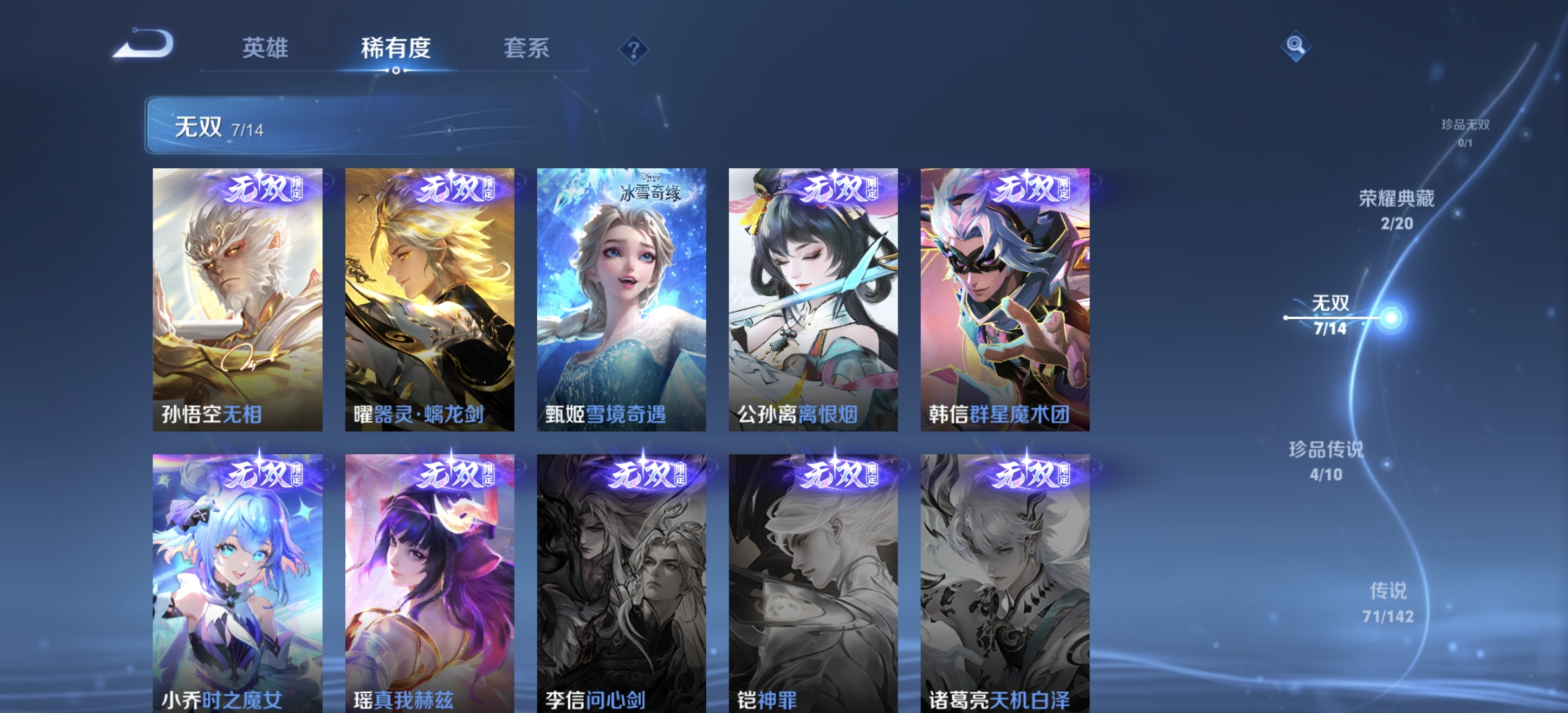This screenshot has width=1568, height=713.
Task: Select the 小乔时之魔女 skin card
Action: click(x=235, y=581)
